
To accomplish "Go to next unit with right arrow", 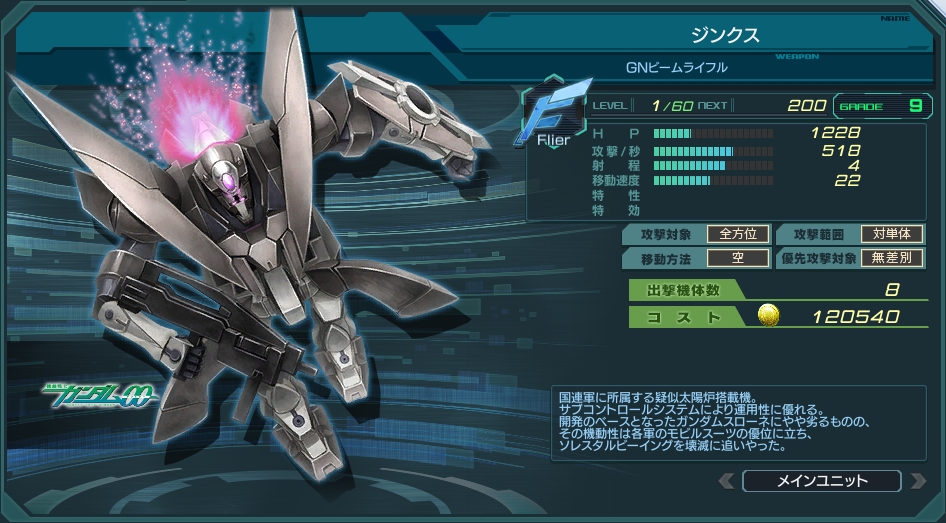I will 916,482.
